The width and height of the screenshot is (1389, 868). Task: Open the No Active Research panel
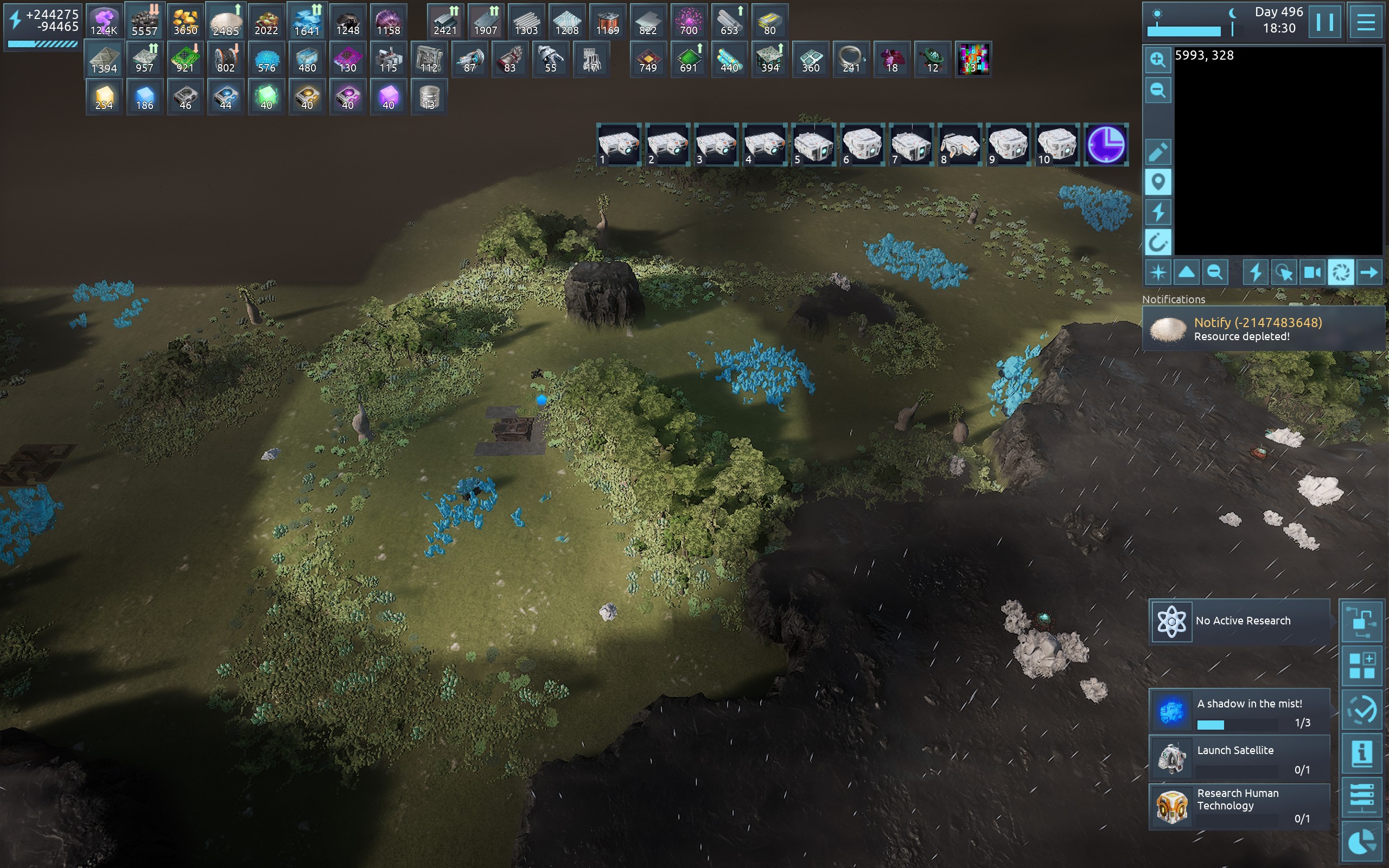tap(1239, 621)
